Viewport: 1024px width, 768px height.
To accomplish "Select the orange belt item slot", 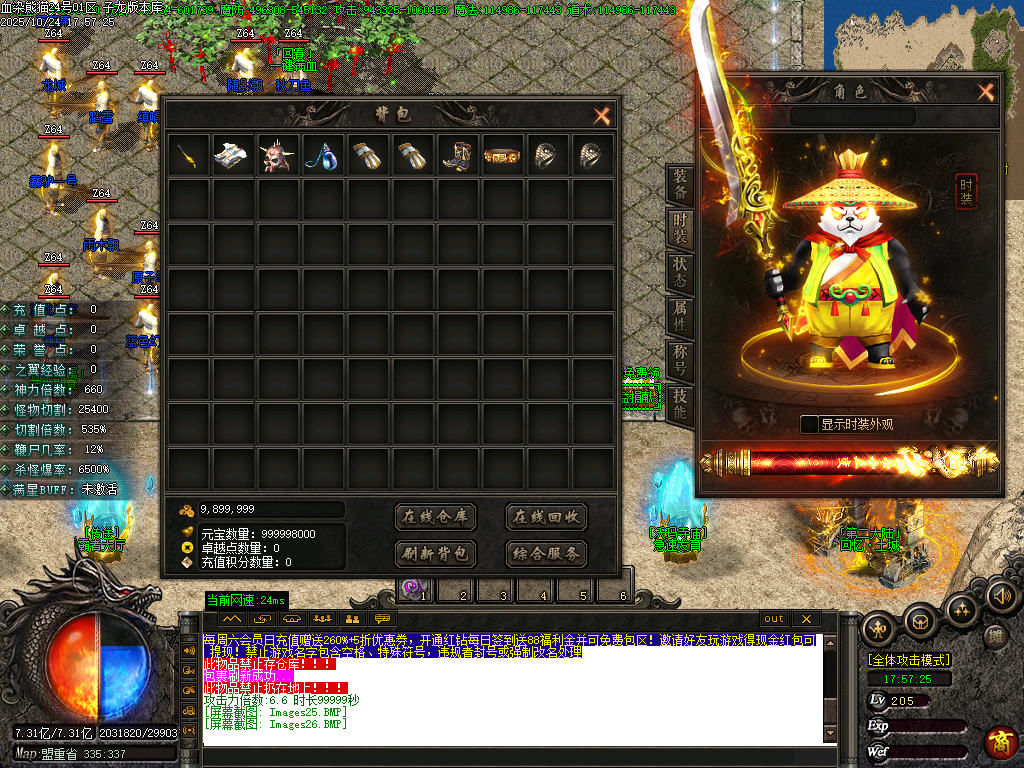I will click(502, 156).
